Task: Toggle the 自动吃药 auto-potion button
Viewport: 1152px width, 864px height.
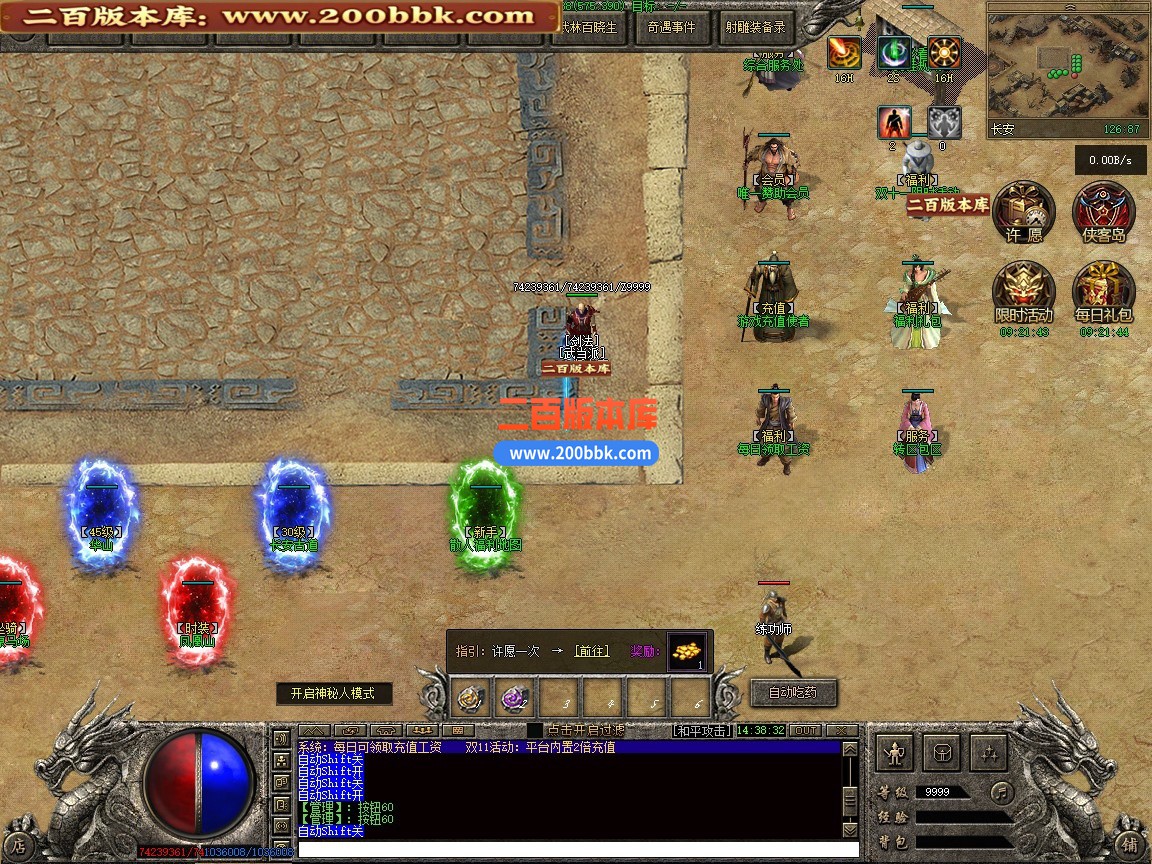Action: click(792, 691)
